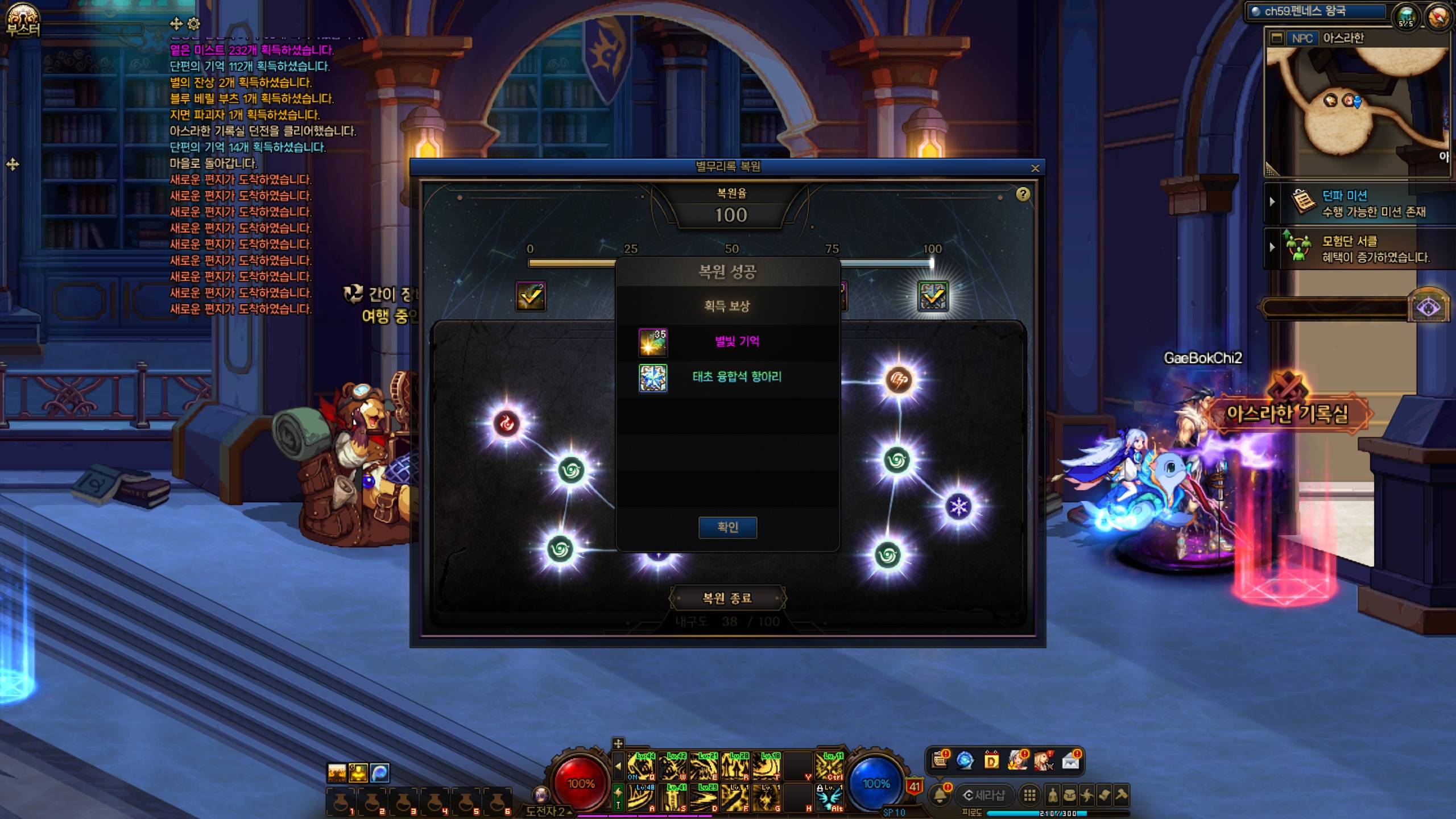Viewport: 1456px width, 819px height.
Task: Select the red flame constellation node
Action: click(506, 423)
